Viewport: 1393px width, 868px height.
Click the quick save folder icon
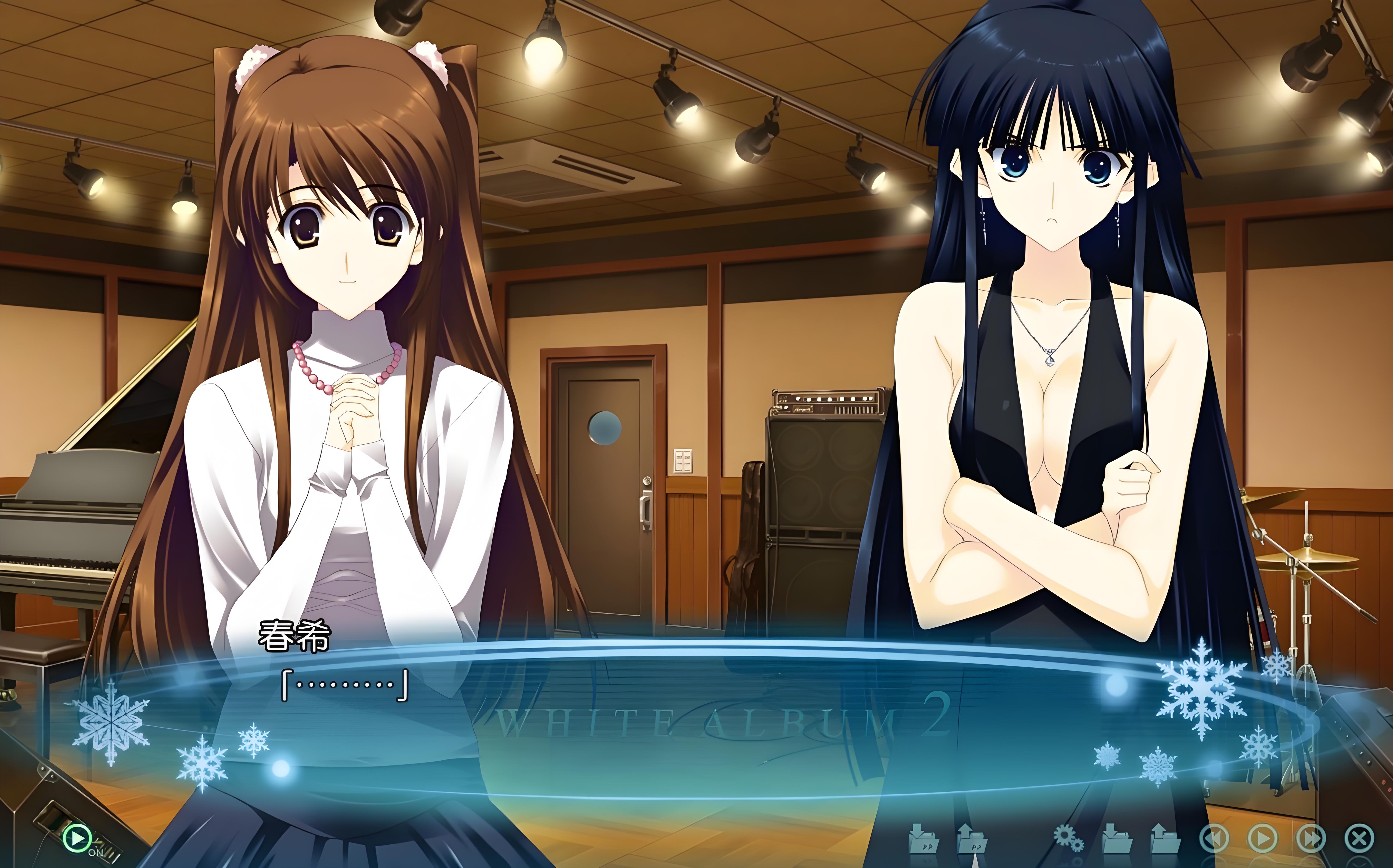(x=924, y=839)
